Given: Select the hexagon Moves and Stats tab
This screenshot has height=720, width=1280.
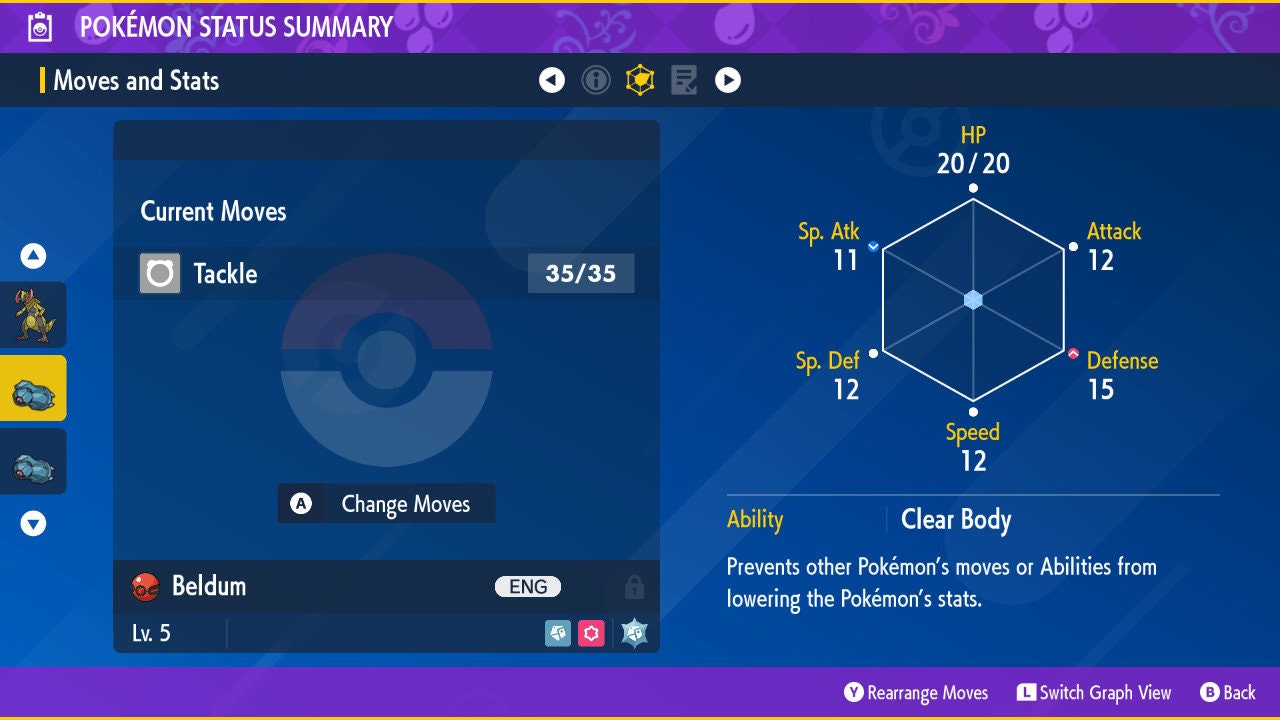Looking at the screenshot, I should pos(640,80).
